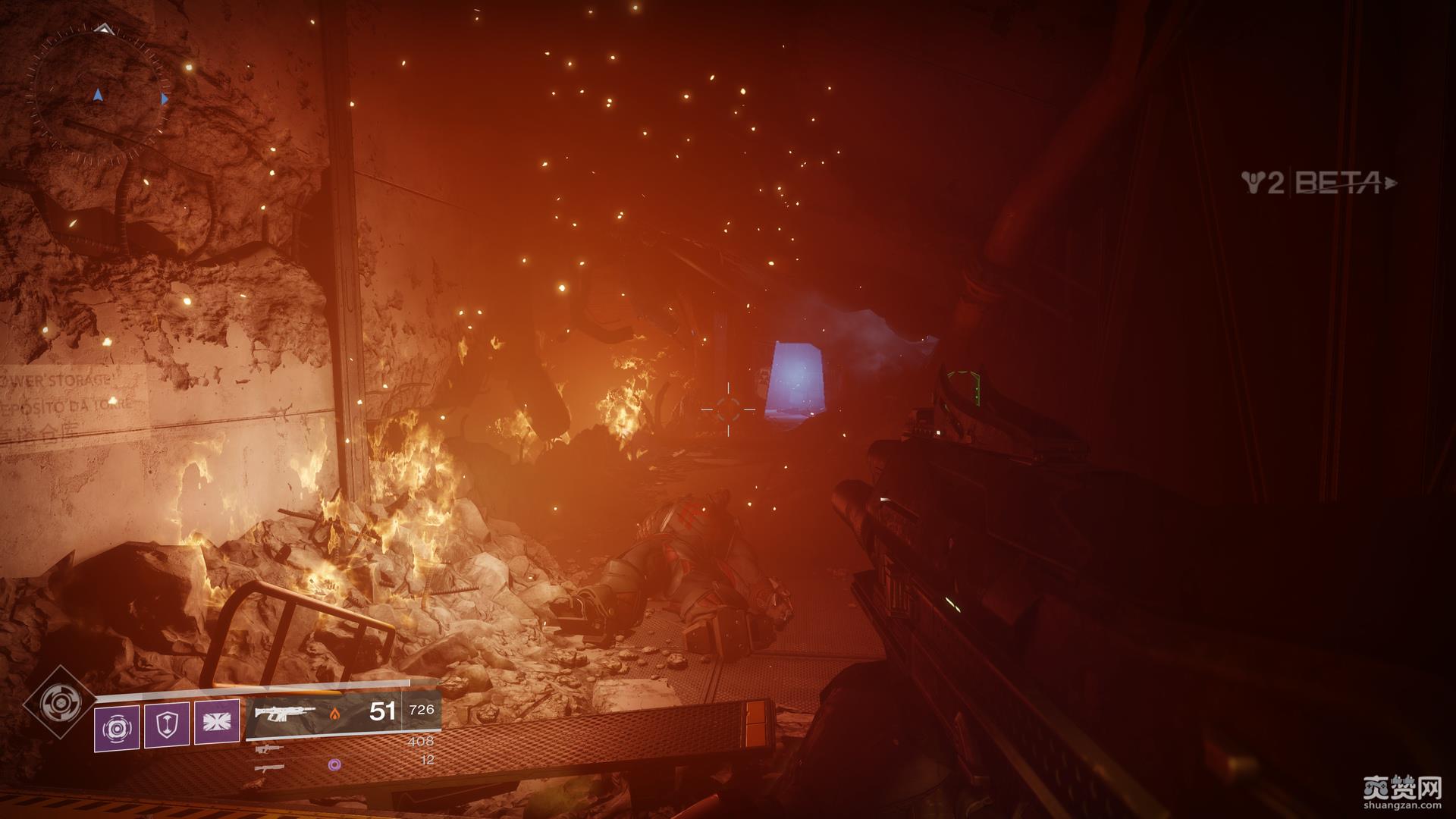Choose the third weapon with void symbol

[269, 767]
